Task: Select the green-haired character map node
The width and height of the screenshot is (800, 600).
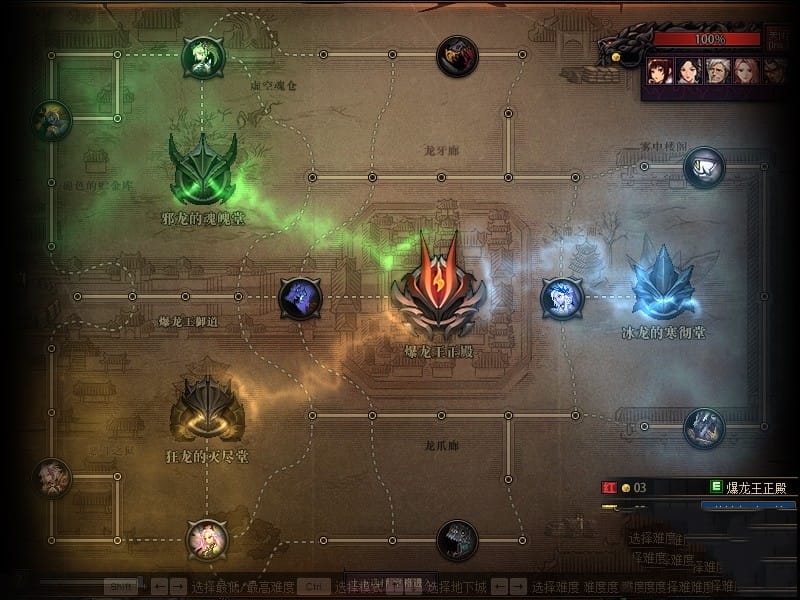Action: [x=203, y=57]
